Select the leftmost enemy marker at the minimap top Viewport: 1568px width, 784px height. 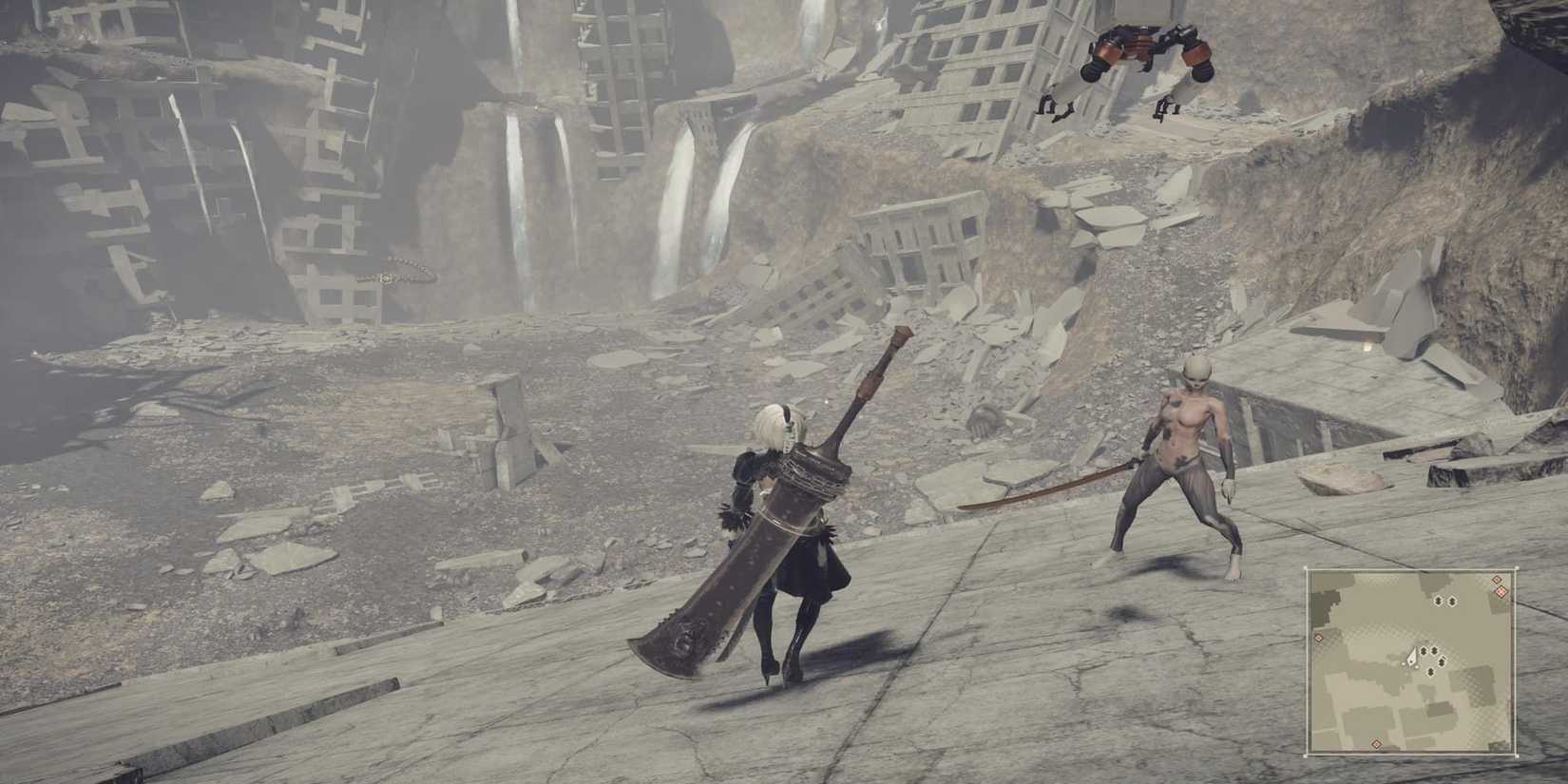click(1439, 601)
